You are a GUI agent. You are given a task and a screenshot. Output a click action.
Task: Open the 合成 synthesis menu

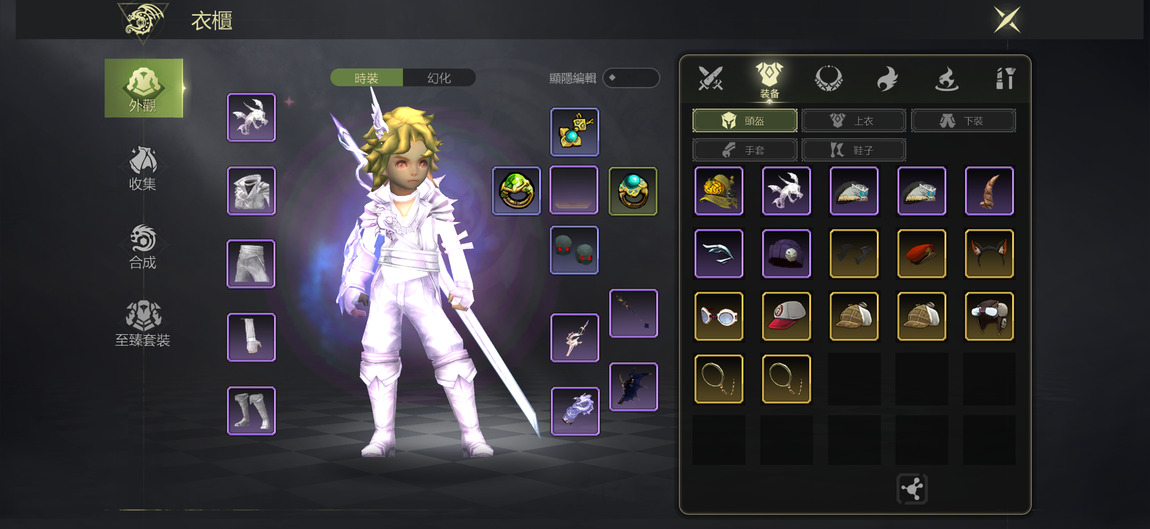(x=143, y=246)
